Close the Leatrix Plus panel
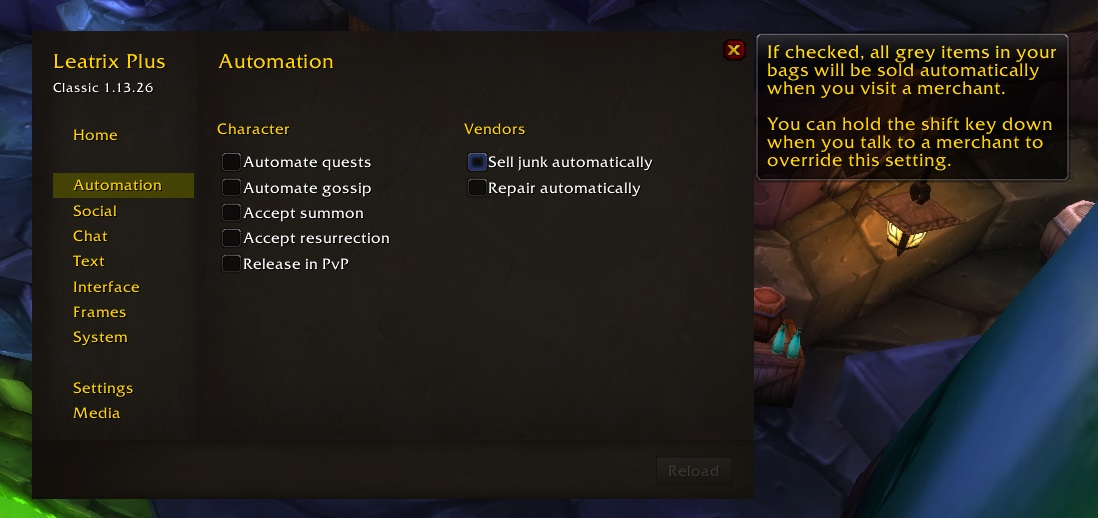 734,50
